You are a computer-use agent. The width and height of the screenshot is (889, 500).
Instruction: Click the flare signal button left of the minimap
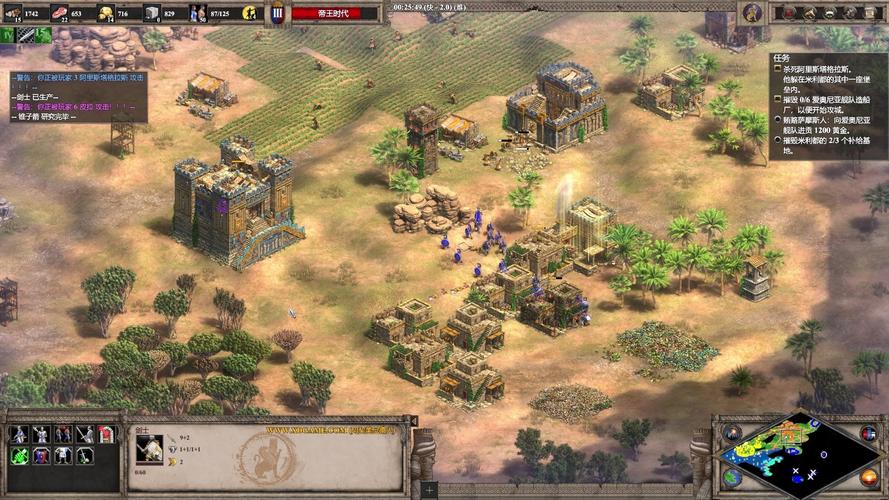click(x=733, y=432)
